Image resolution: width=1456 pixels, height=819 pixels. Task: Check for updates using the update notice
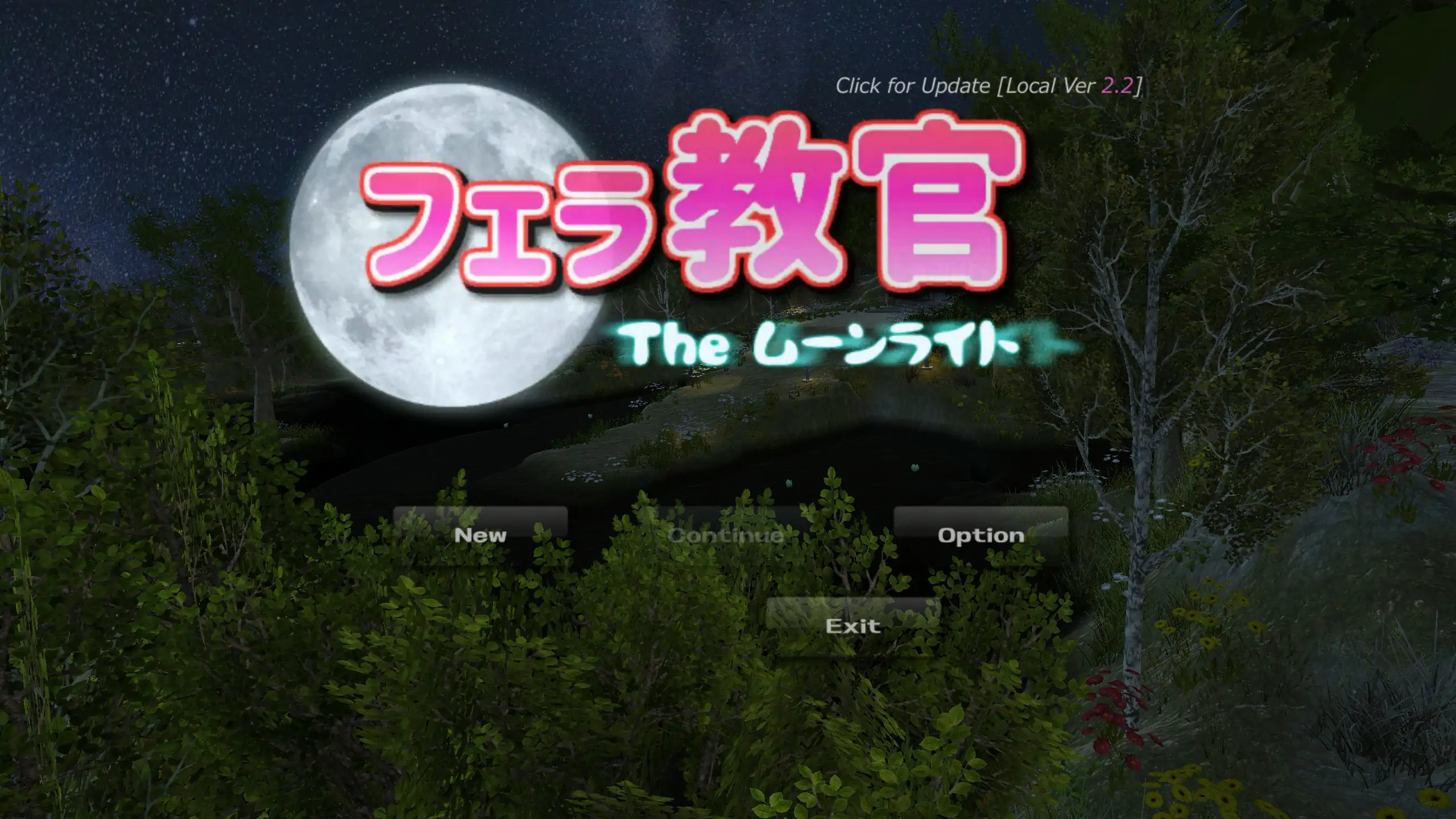[910, 86]
